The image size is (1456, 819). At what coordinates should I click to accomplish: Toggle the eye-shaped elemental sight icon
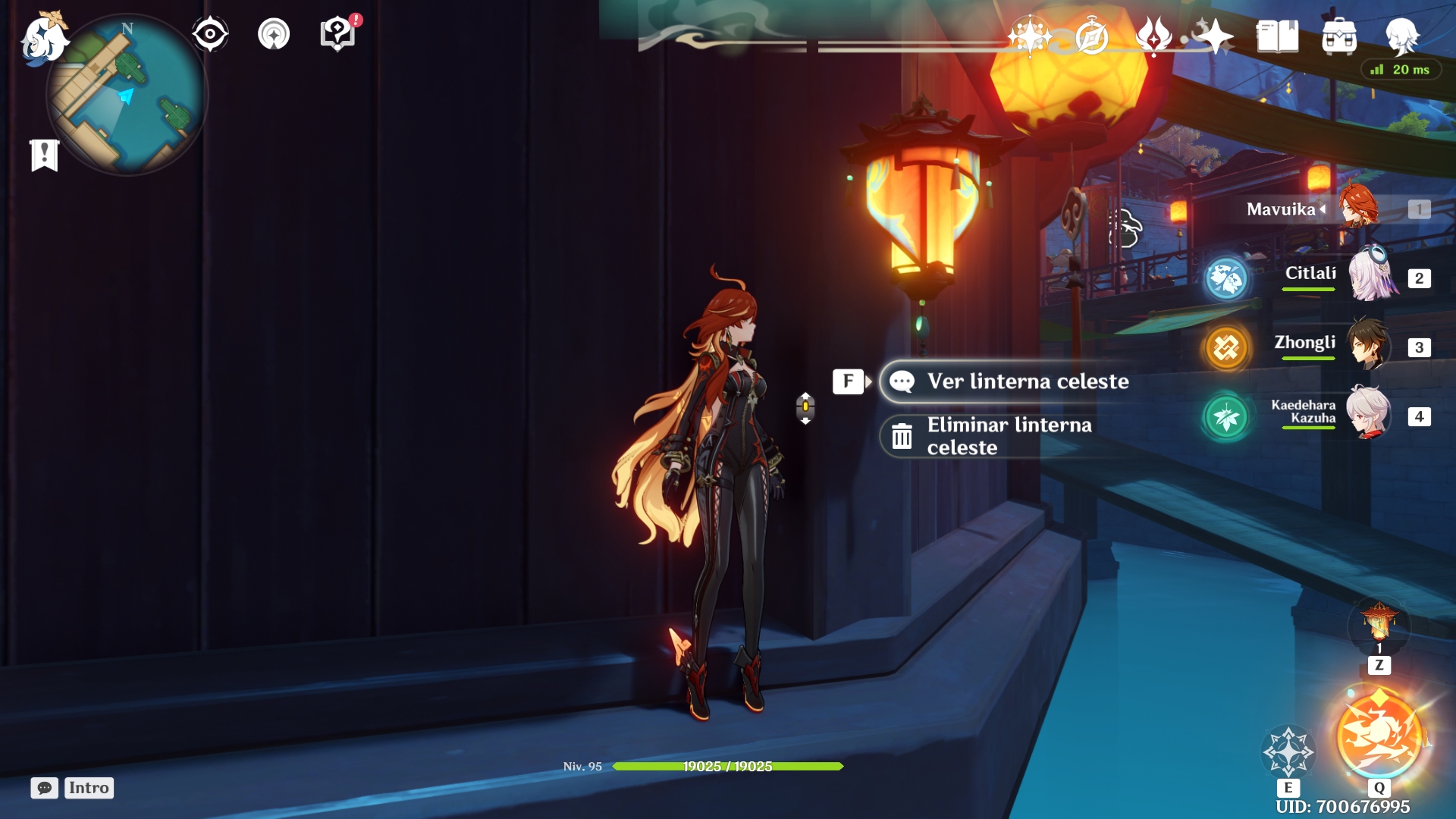(x=210, y=34)
